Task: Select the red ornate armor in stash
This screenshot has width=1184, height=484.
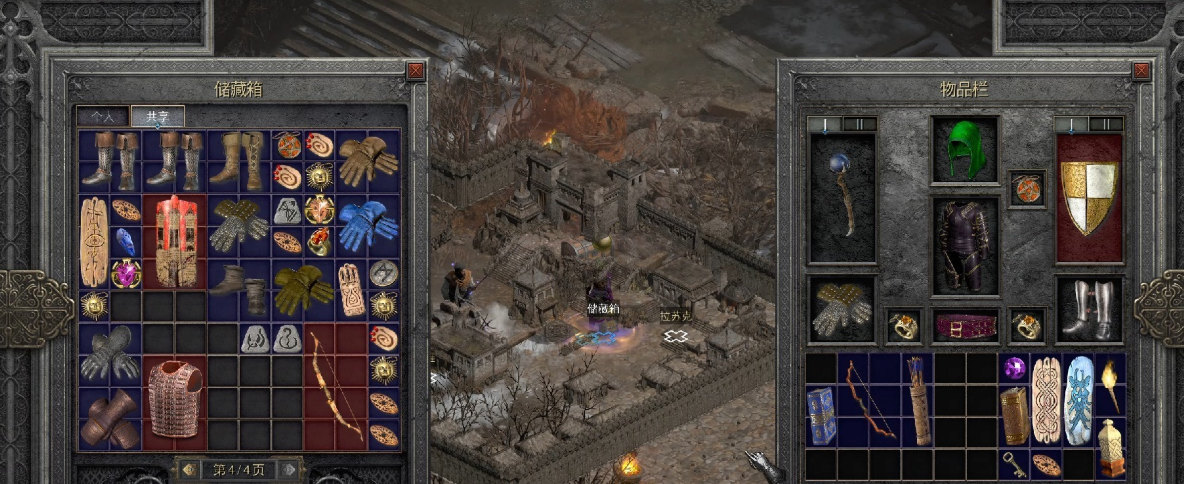Action: pos(176,241)
